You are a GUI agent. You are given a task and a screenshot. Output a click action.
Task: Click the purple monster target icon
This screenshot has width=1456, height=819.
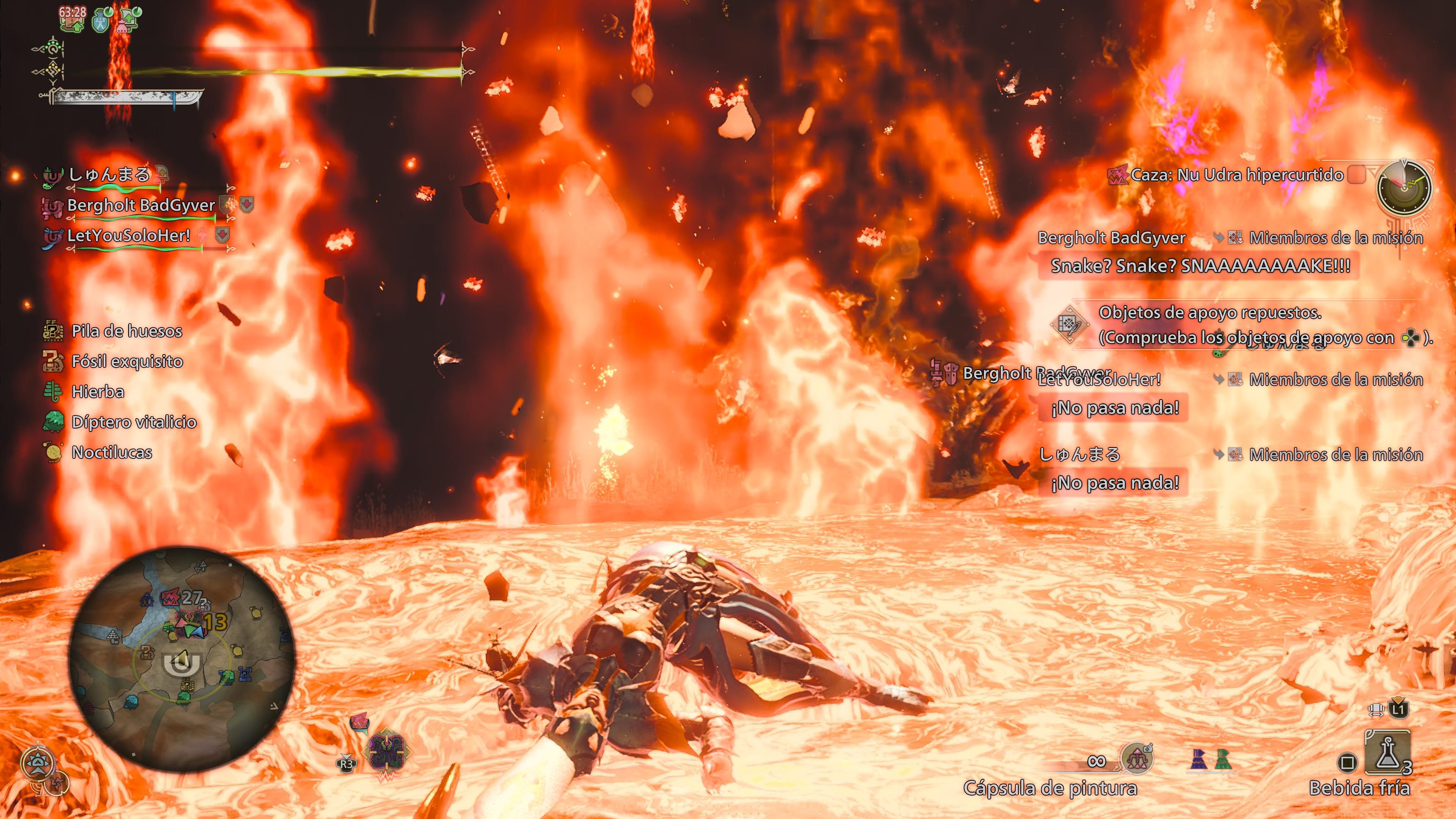[x=387, y=751]
